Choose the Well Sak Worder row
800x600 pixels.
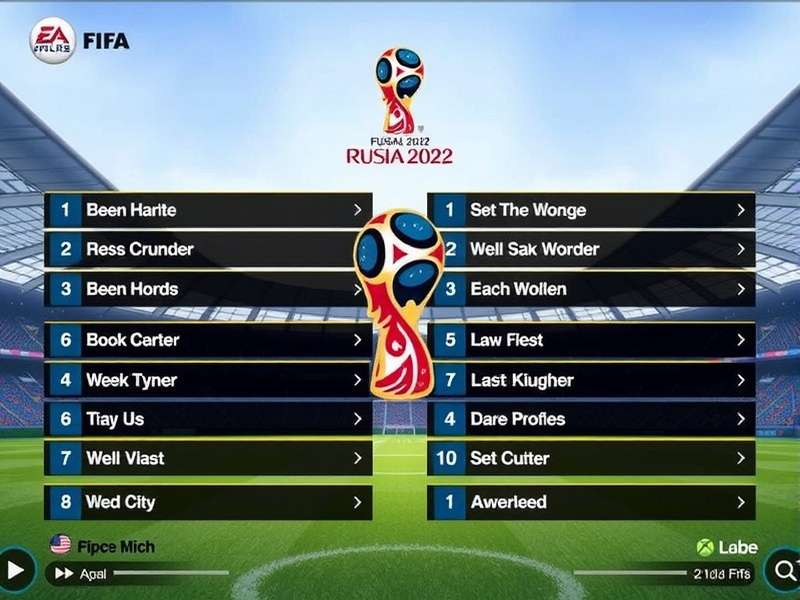pyautogui.click(x=592, y=249)
